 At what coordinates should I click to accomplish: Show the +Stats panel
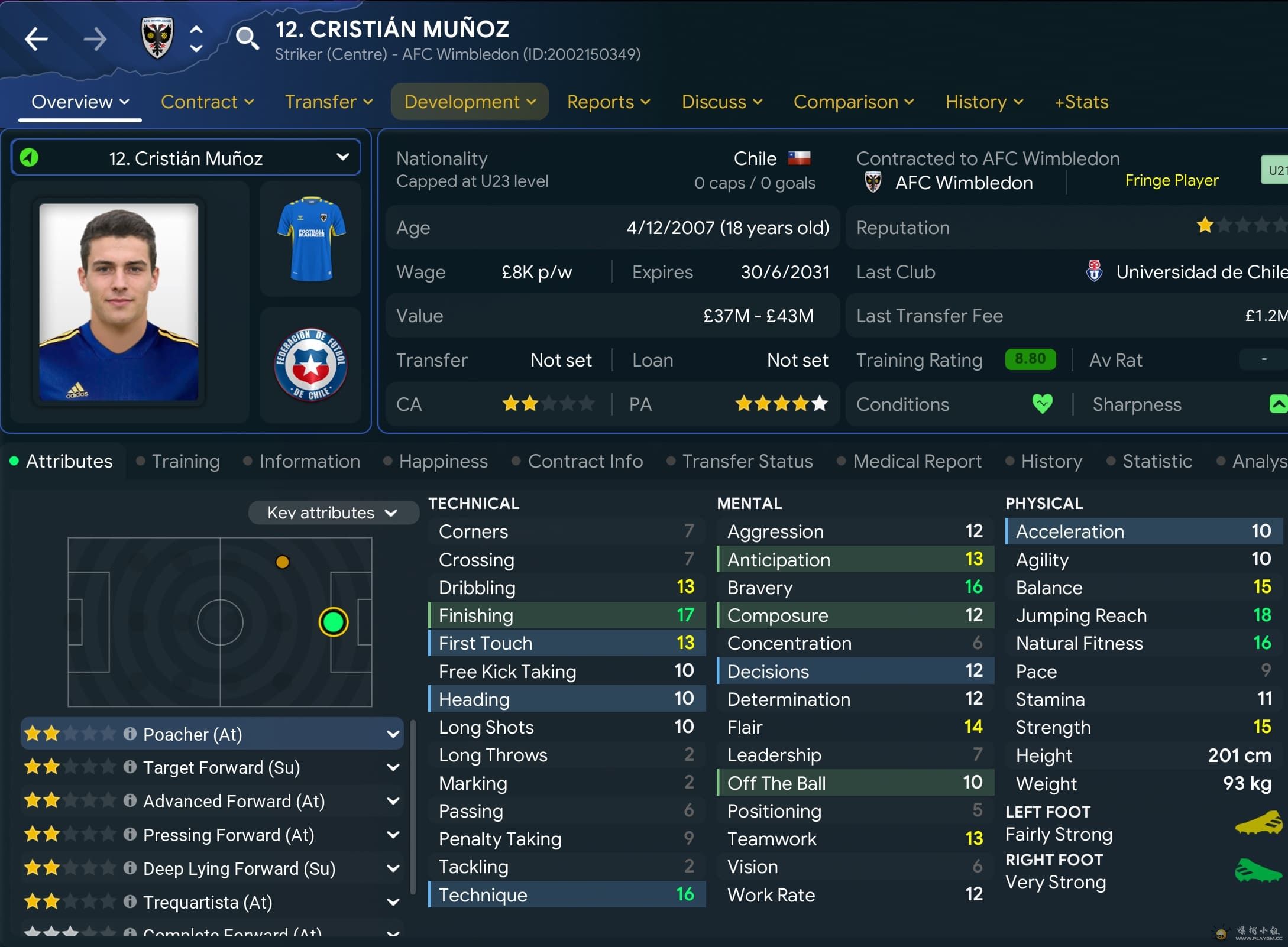tap(1081, 102)
